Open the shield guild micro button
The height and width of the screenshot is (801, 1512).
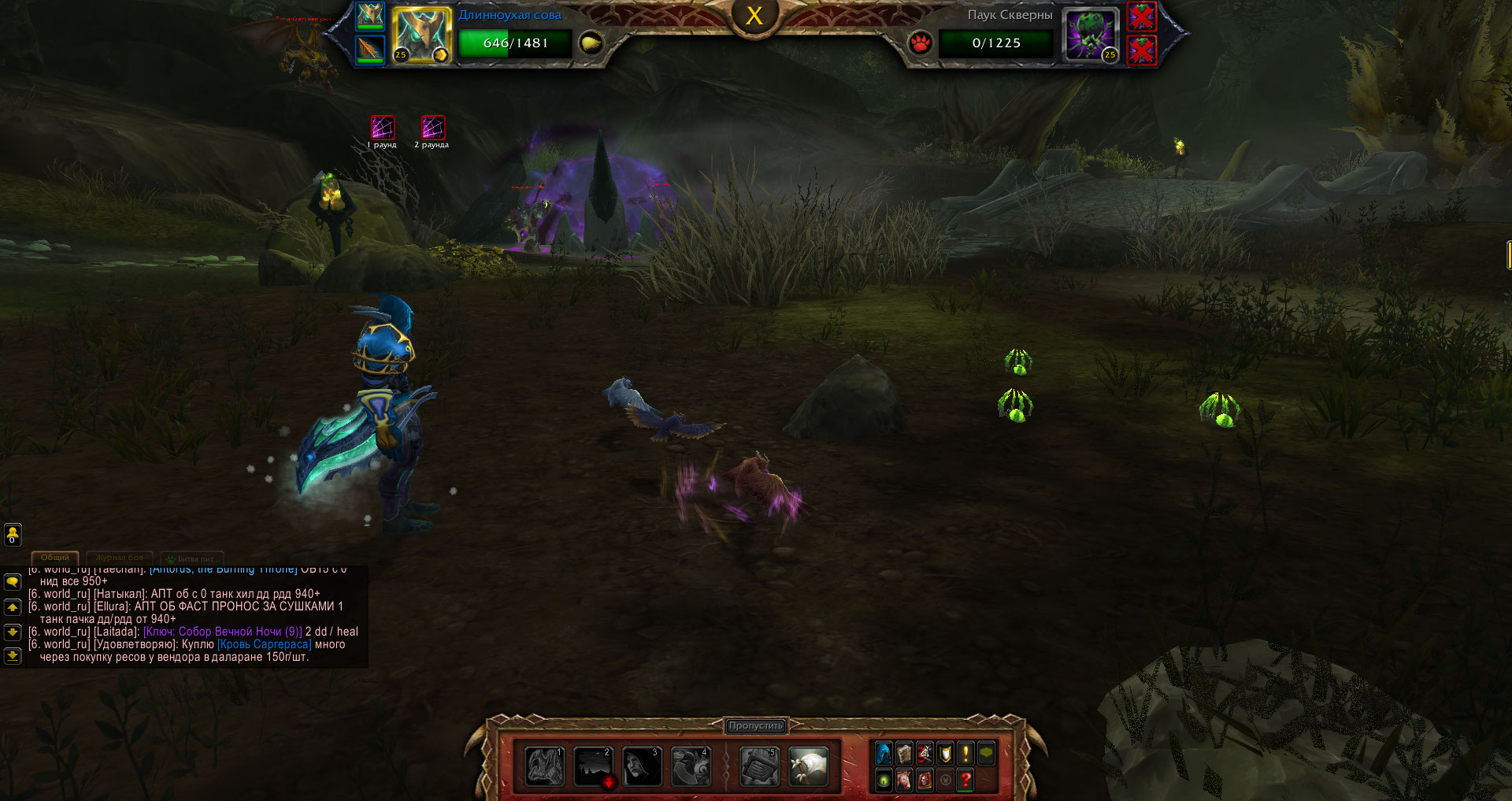click(x=945, y=754)
